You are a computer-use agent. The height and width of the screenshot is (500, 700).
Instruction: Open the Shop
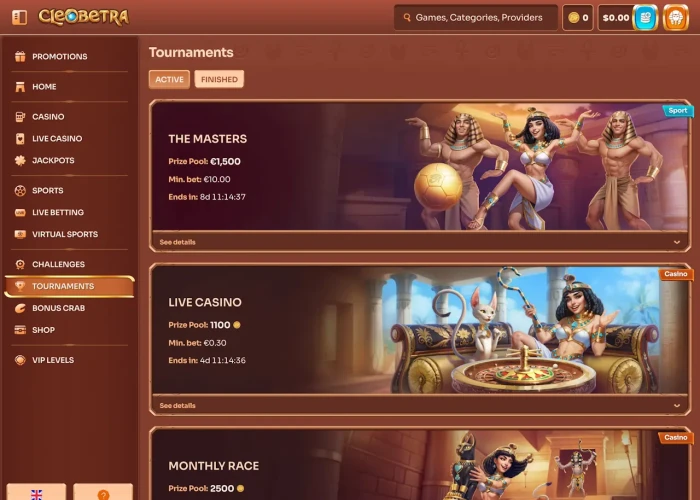pyautogui.click(x=43, y=330)
